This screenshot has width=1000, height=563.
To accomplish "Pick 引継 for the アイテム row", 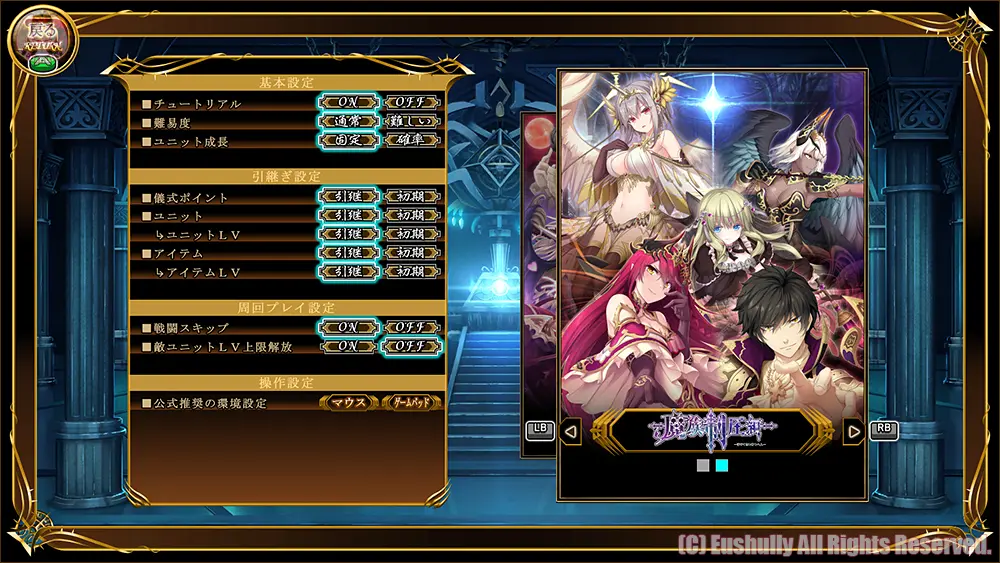I will click(x=349, y=254).
